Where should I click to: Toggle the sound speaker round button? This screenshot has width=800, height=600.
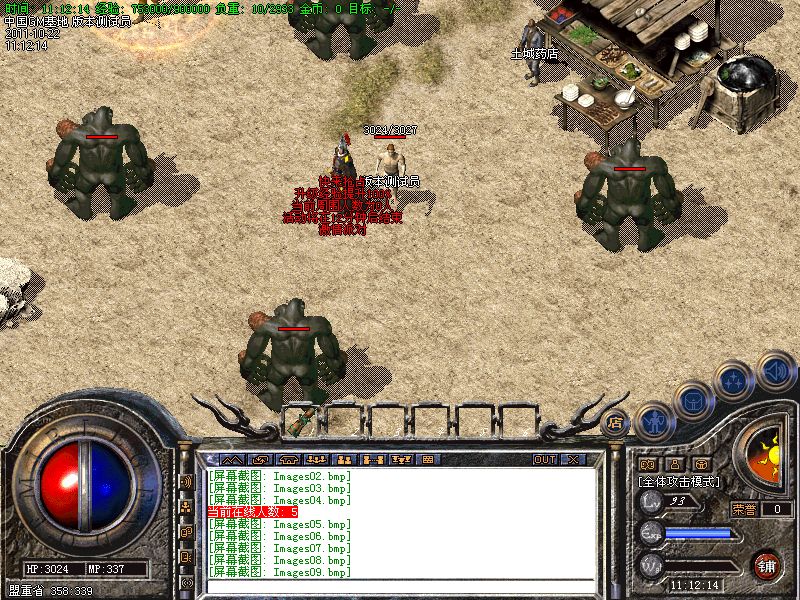pyautogui.click(x=775, y=370)
